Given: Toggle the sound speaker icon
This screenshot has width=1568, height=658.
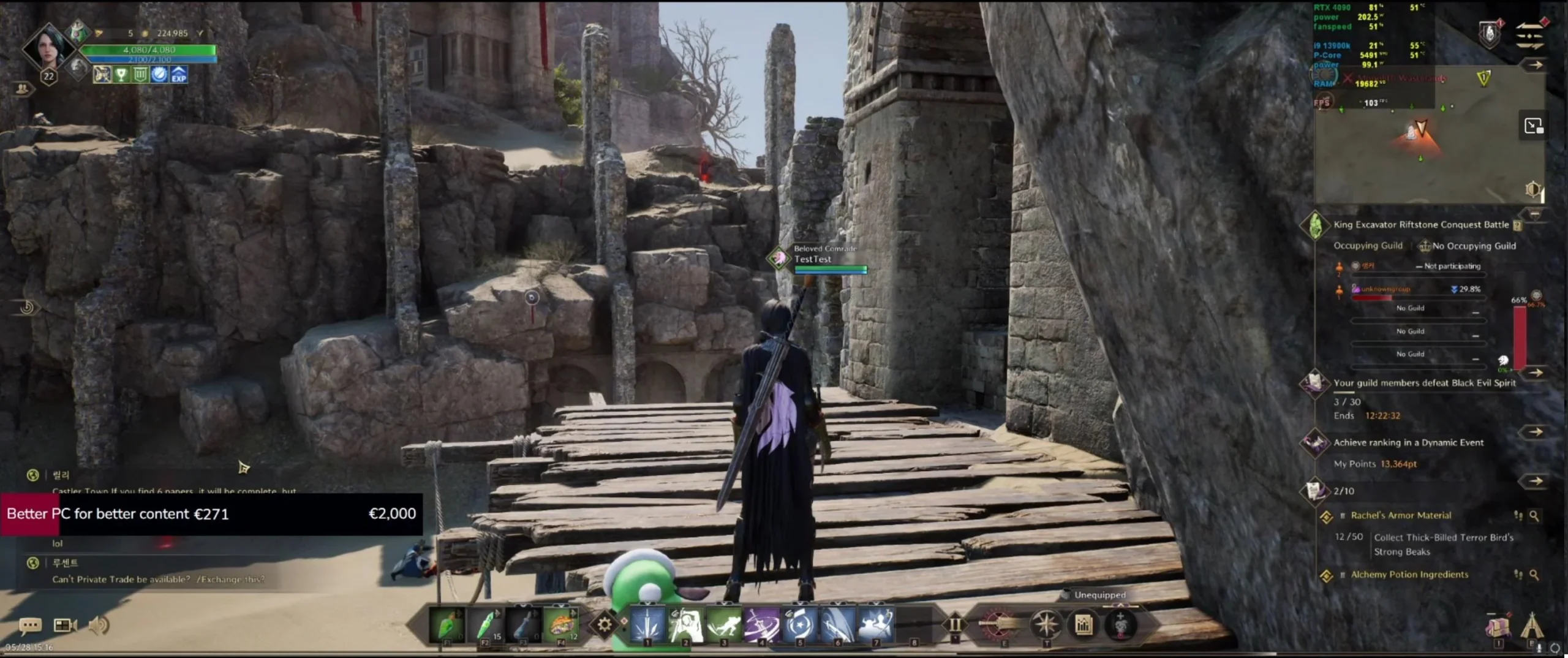Looking at the screenshot, I should (99, 626).
